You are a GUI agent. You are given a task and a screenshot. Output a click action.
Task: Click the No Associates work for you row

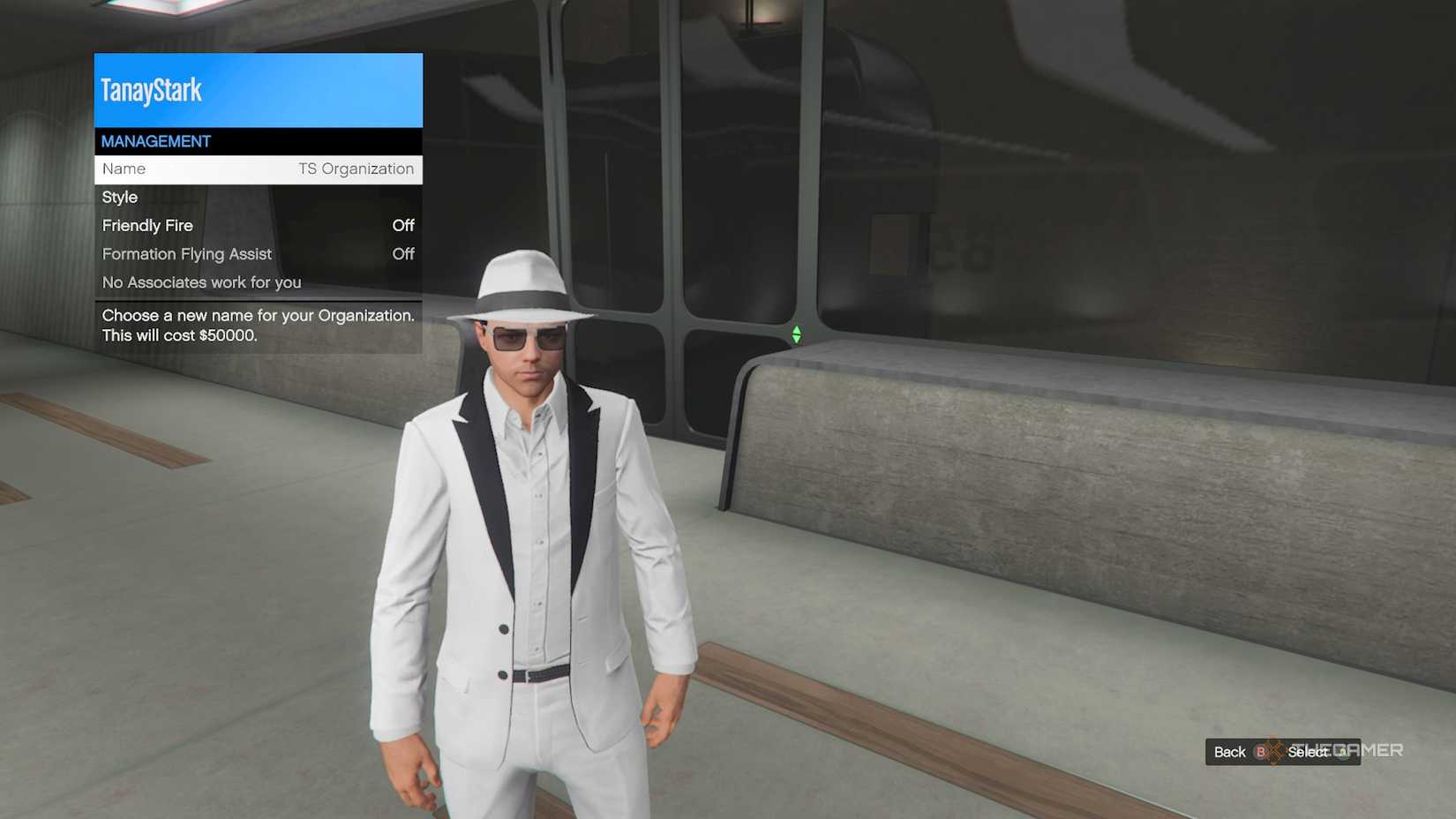(x=258, y=282)
